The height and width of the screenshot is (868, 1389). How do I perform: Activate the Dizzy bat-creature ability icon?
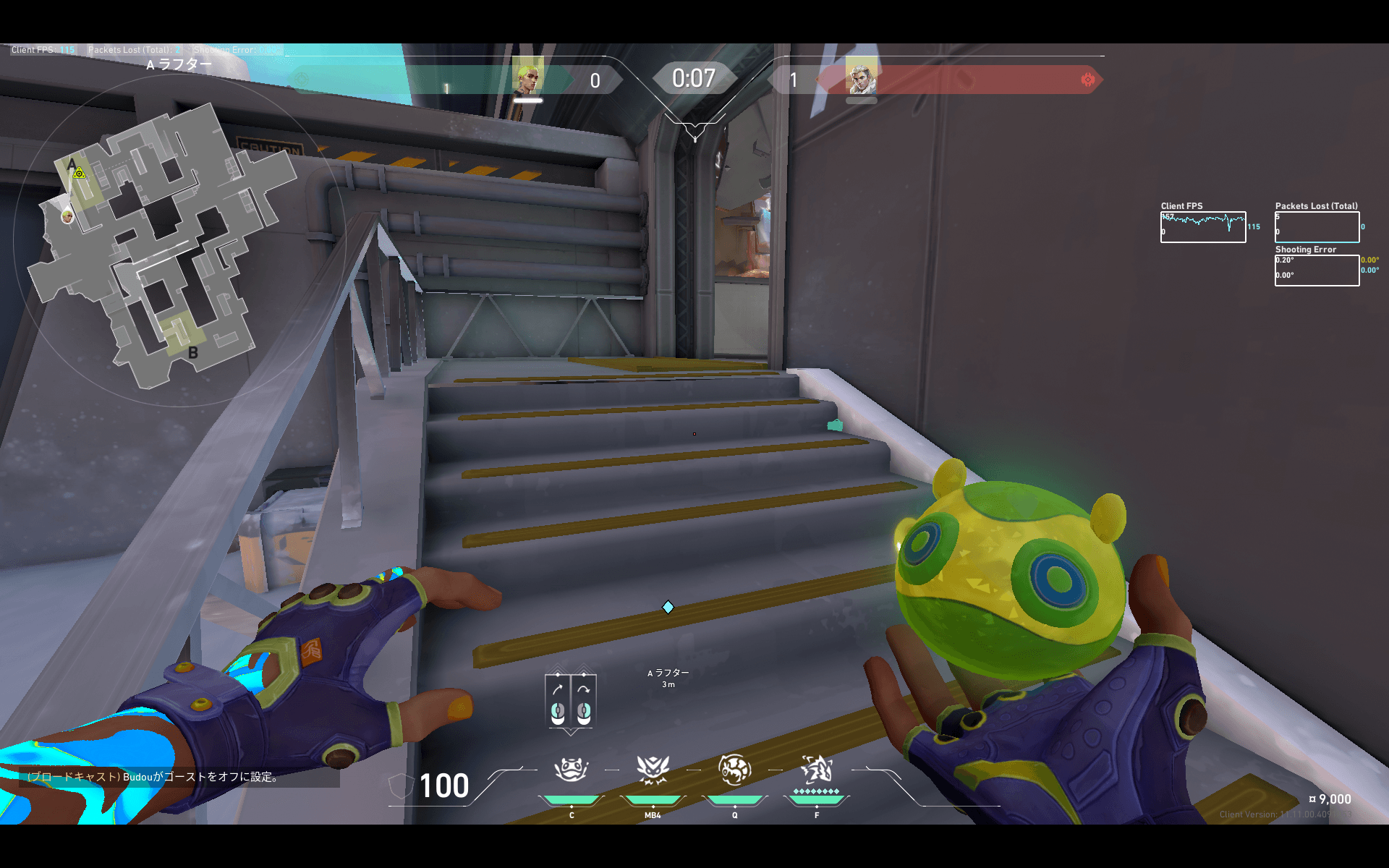point(653,770)
